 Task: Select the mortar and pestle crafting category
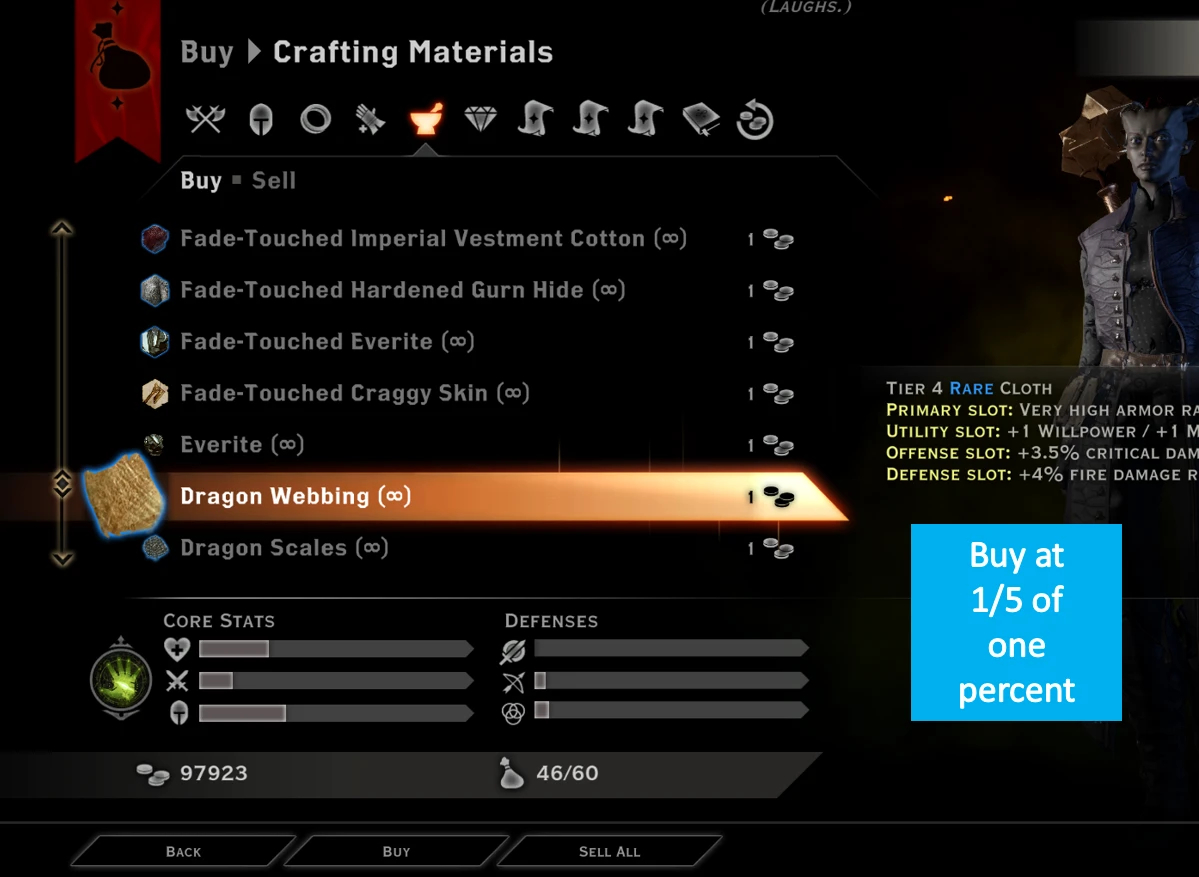(426, 120)
